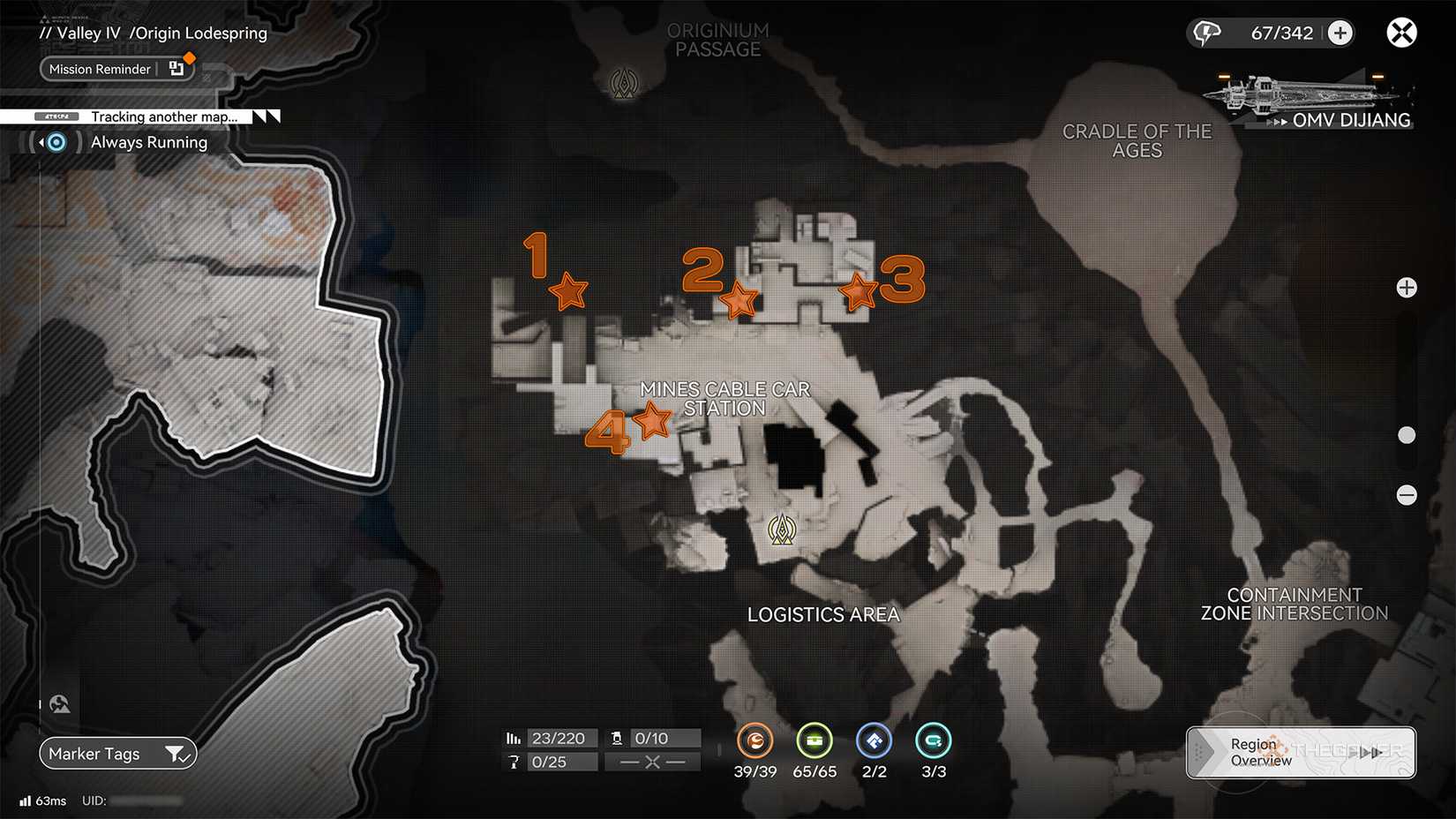This screenshot has width=1456, height=819.
Task: Expand the Tracking another map banner chevrons
Action: pos(266,116)
